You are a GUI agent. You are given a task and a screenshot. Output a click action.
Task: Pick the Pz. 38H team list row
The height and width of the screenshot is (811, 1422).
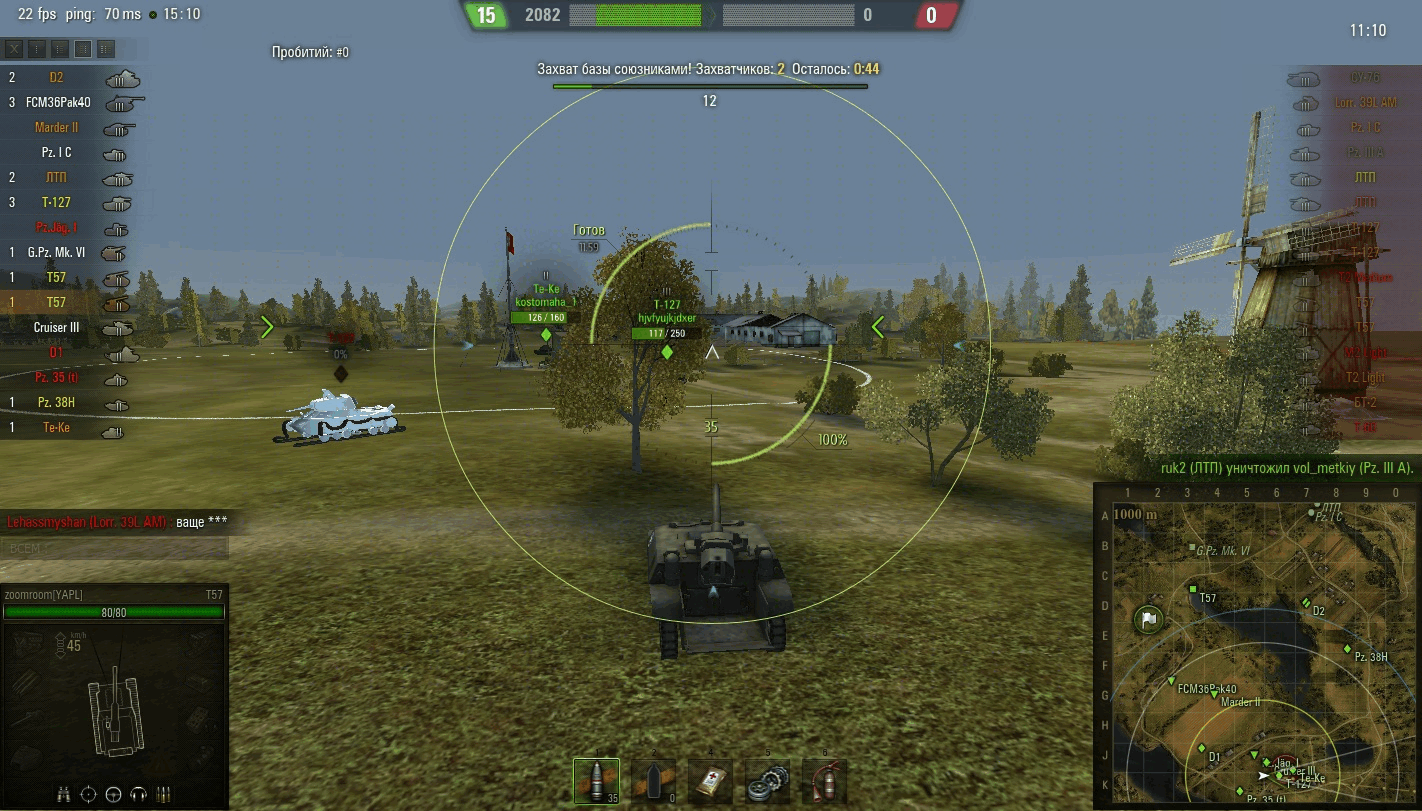coord(57,402)
